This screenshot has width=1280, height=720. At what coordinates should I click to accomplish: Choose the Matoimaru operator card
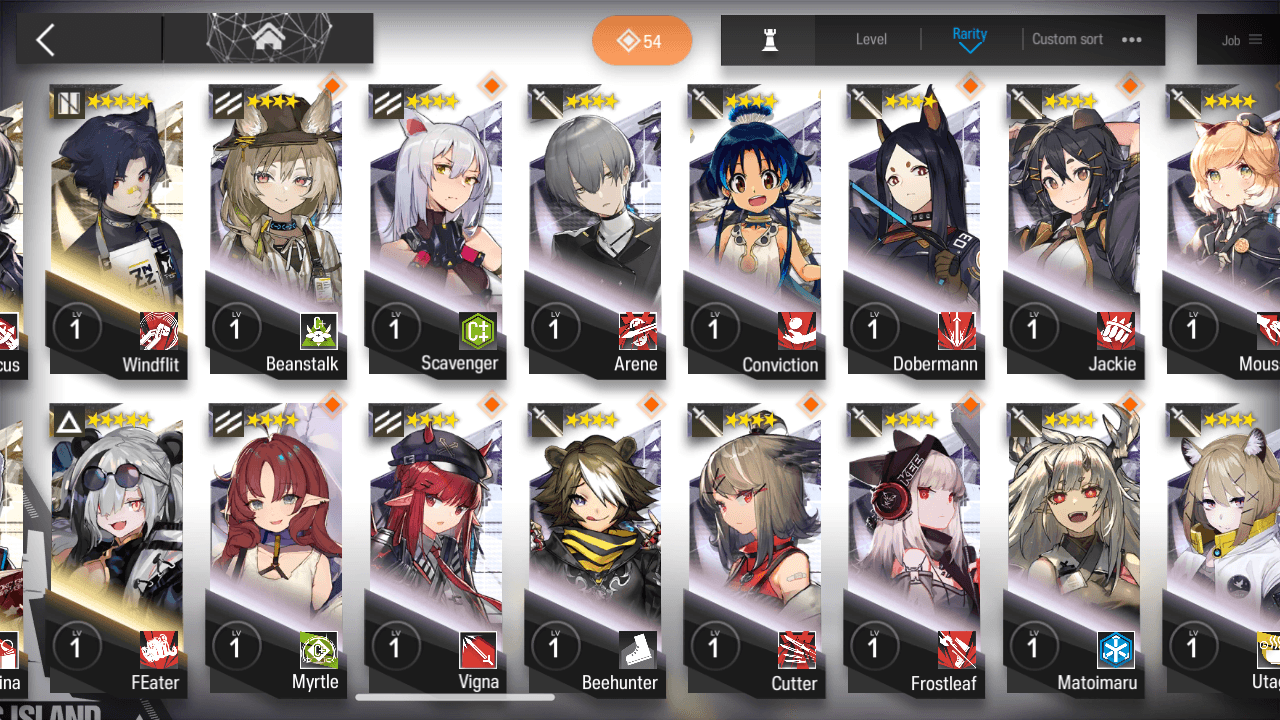tap(1075, 548)
